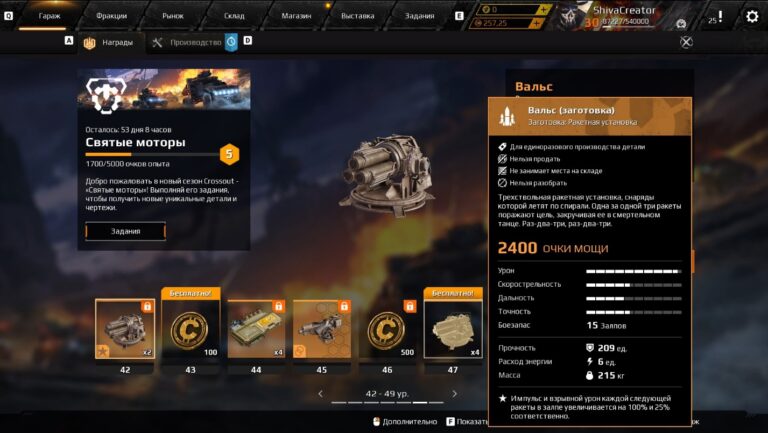Select the level 44 crate reward
This screenshot has width=768, height=433.
[x=256, y=330]
